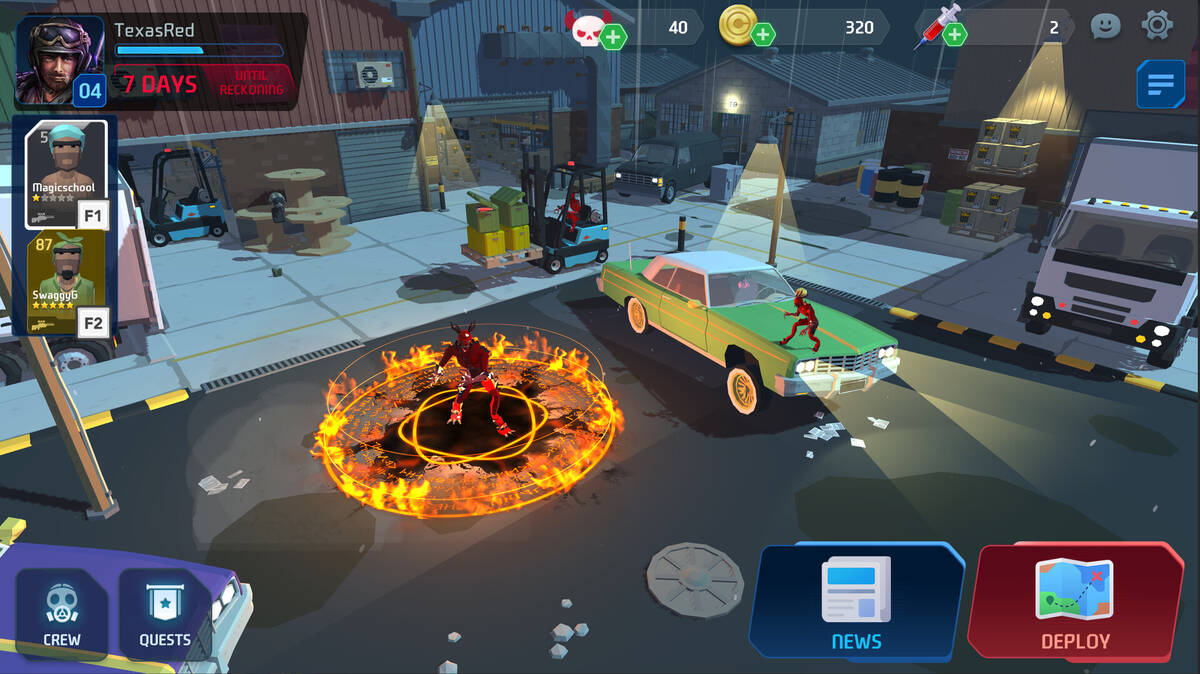This screenshot has height=674, width=1200.
Task: Open the settings gear
Action: click(1157, 25)
